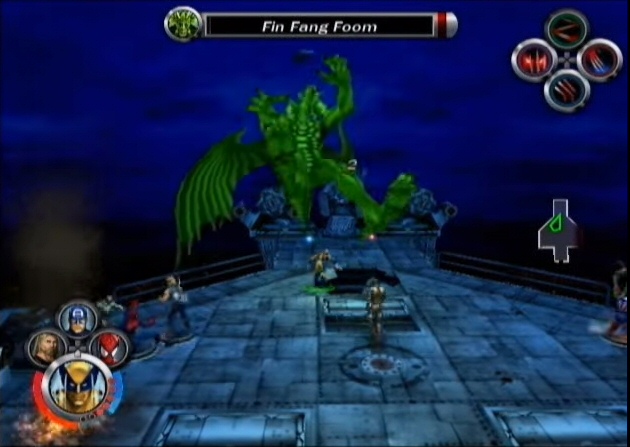
Task: Activate the bottom triple-slash power icon
Action: [566, 91]
